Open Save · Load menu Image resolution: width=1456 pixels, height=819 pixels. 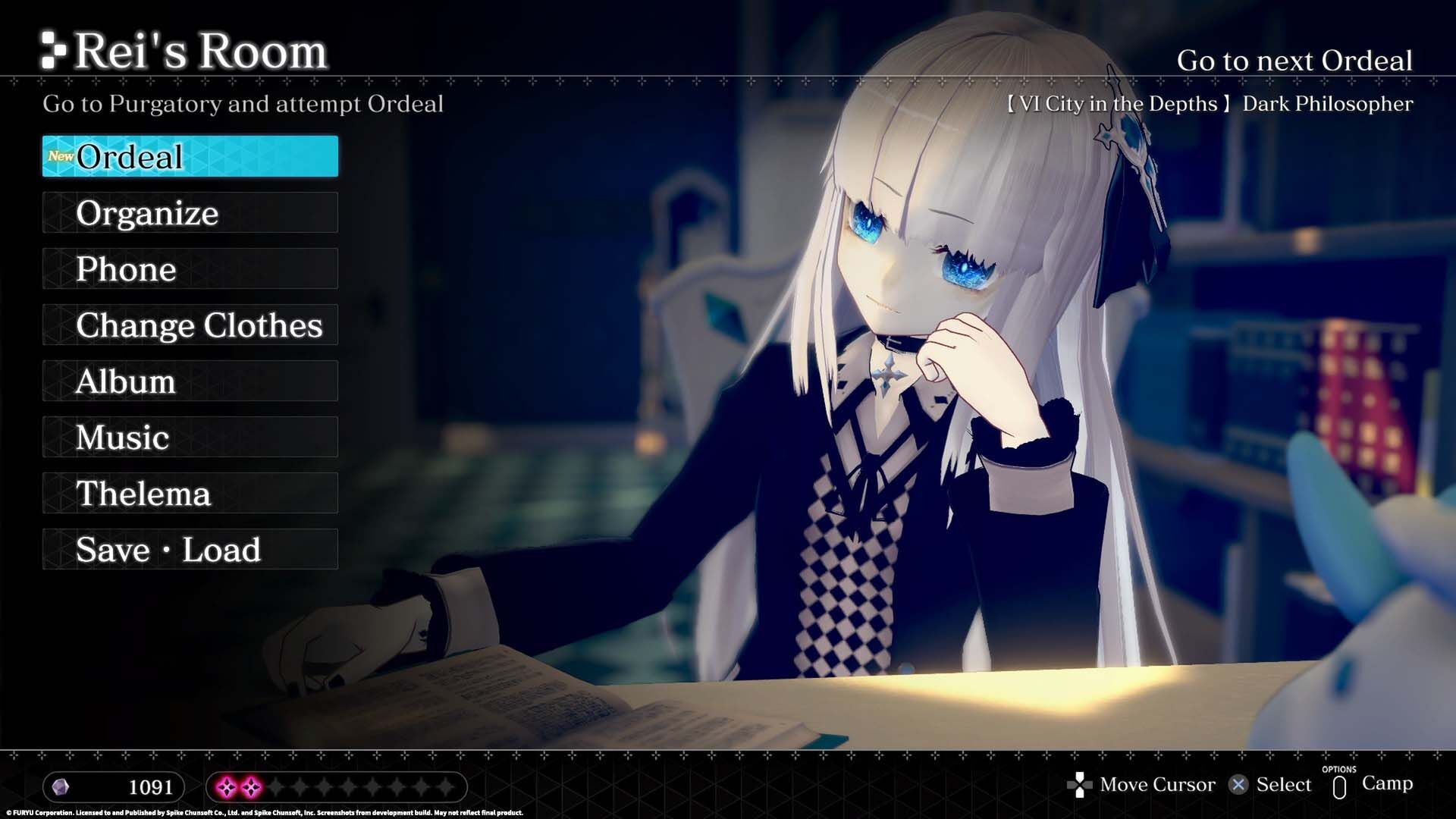(190, 549)
